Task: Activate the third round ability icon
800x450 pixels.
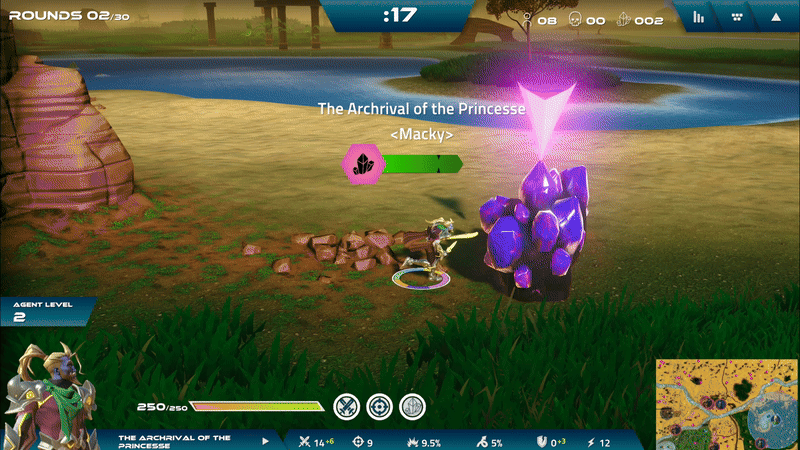Action: (412, 406)
